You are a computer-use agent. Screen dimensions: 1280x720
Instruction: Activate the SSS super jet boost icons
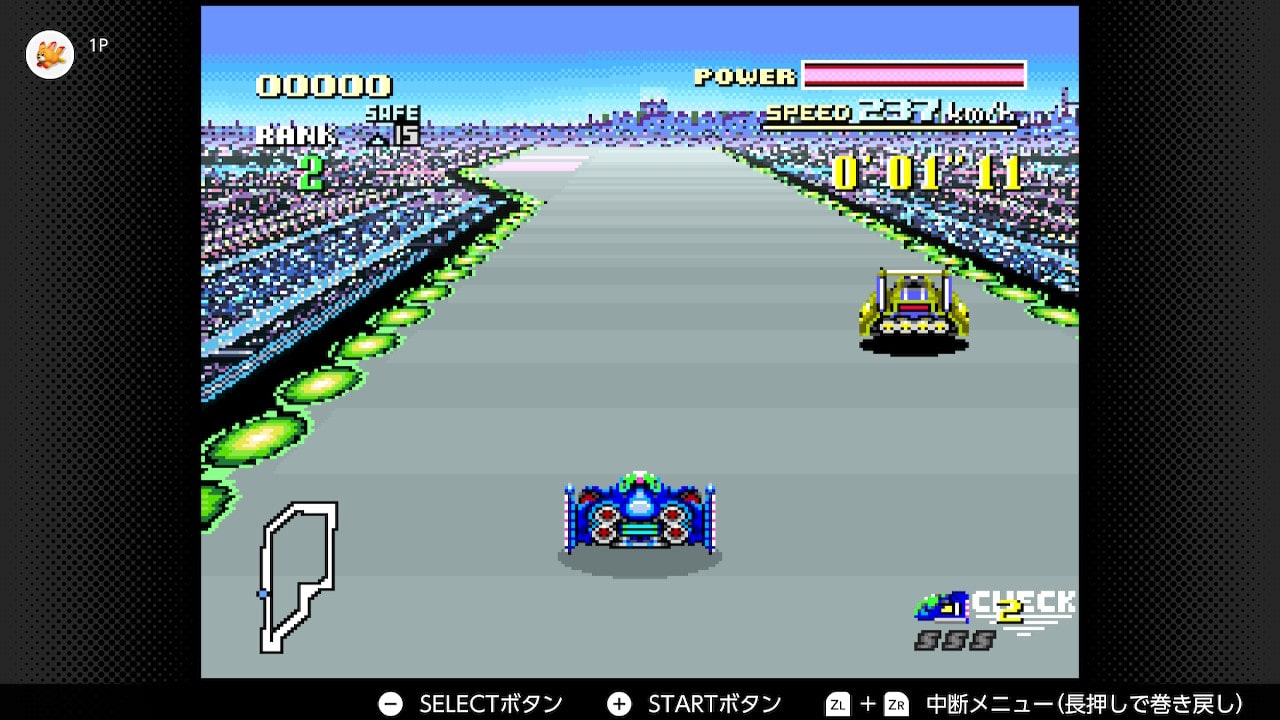pyautogui.click(x=954, y=640)
